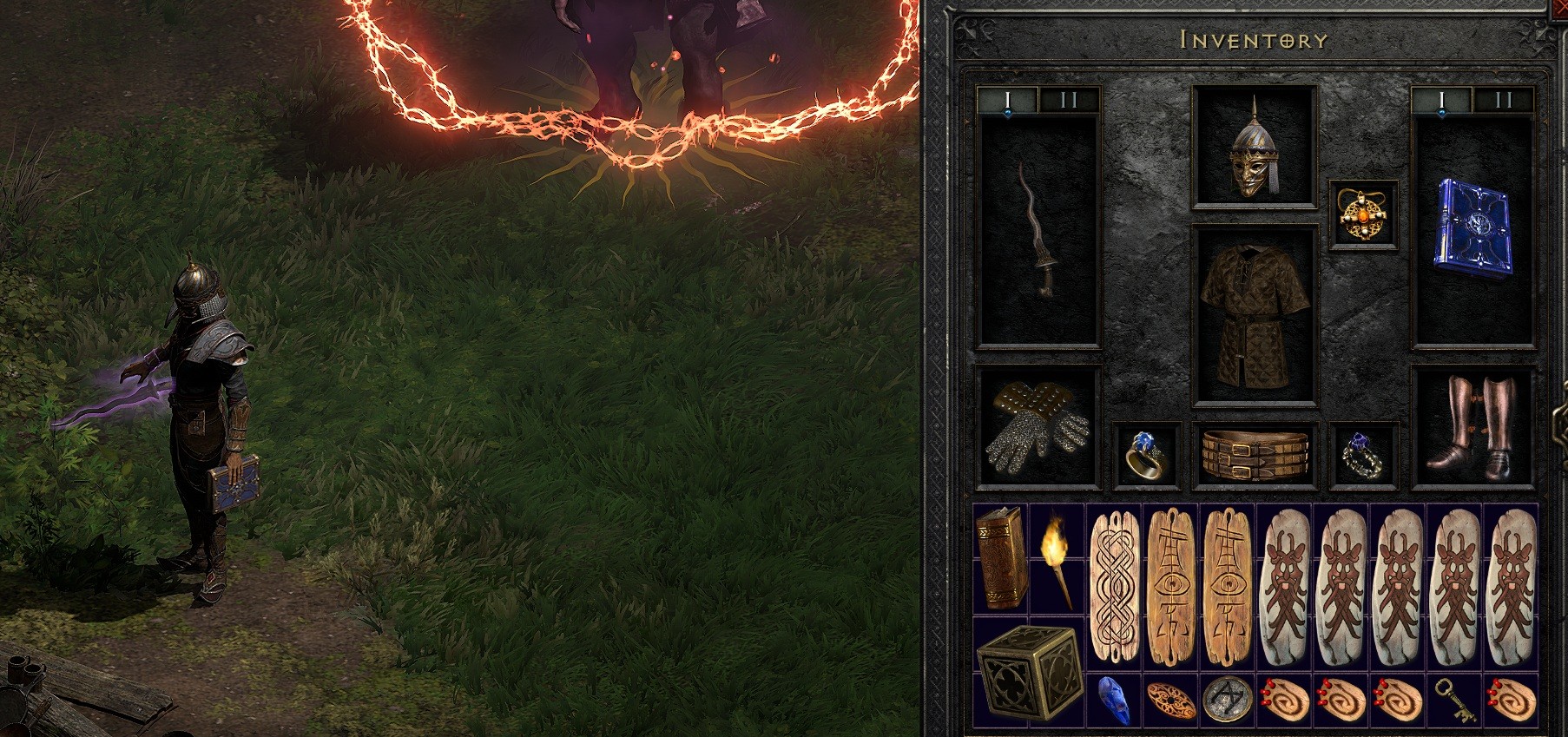Select the studded gloves slot

pyautogui.click(x=1038, y=430)
